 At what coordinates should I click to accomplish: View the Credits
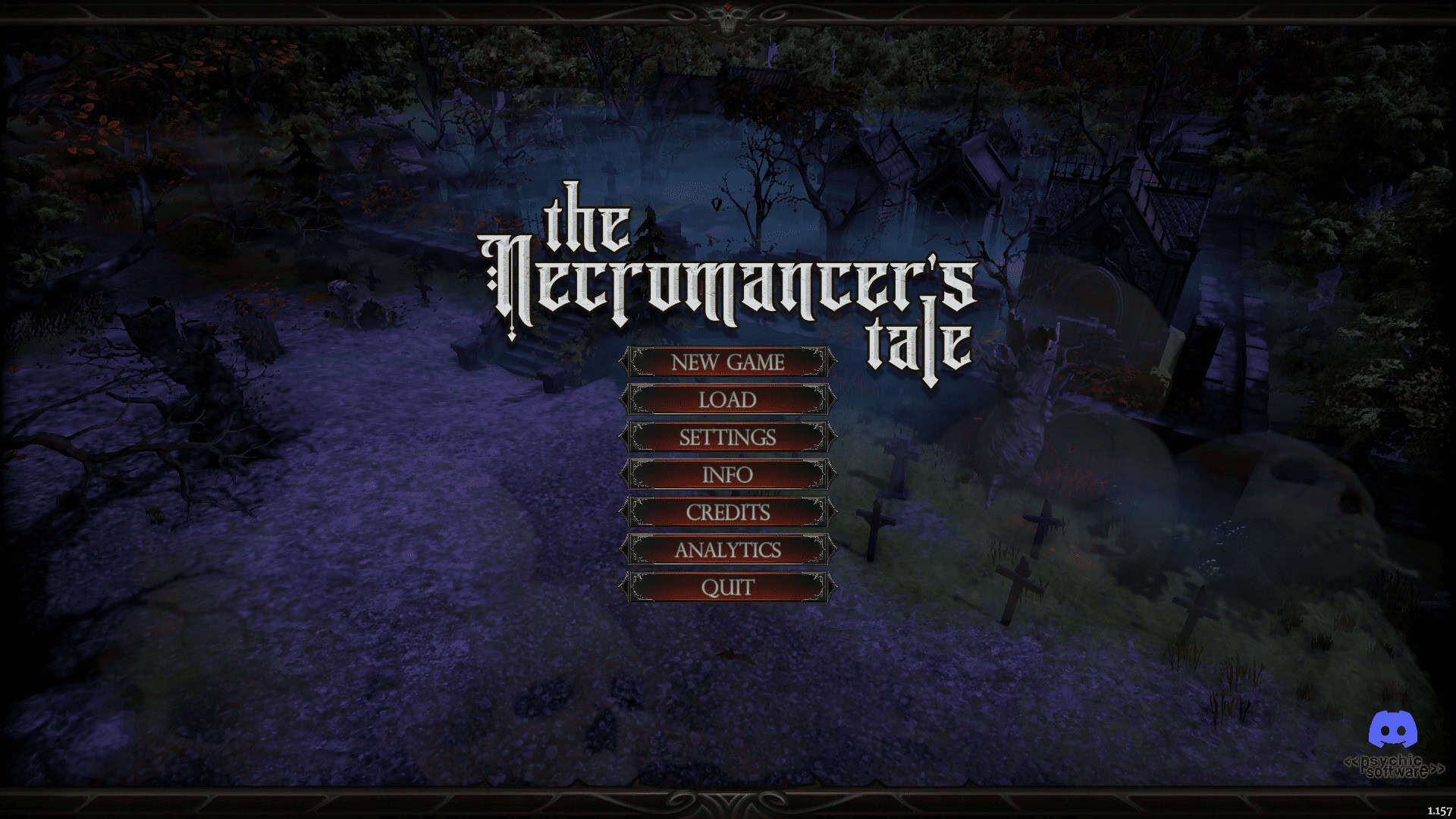click(x=727, y=513)
